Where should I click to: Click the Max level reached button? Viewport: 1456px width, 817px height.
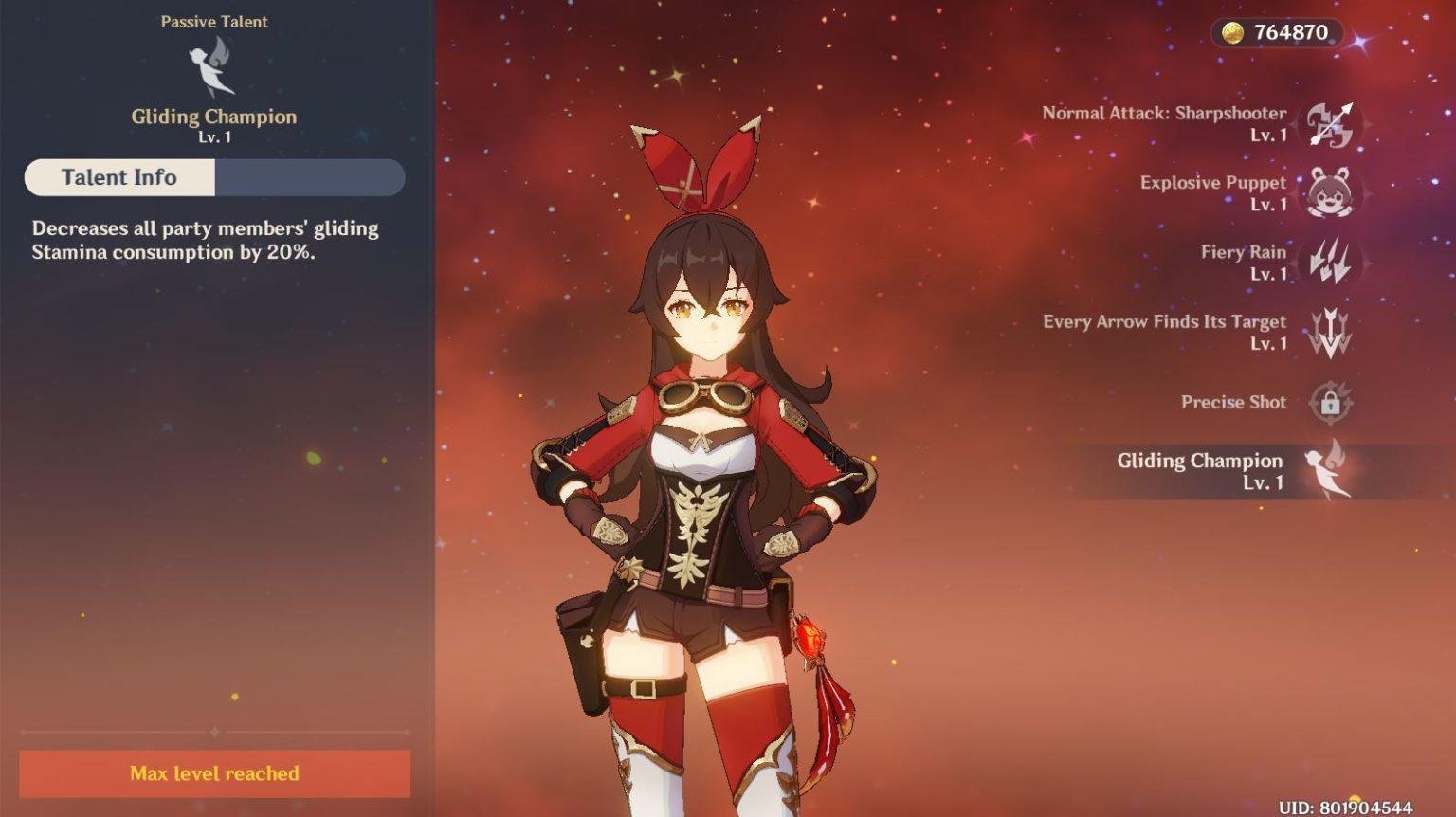point(215,773)
